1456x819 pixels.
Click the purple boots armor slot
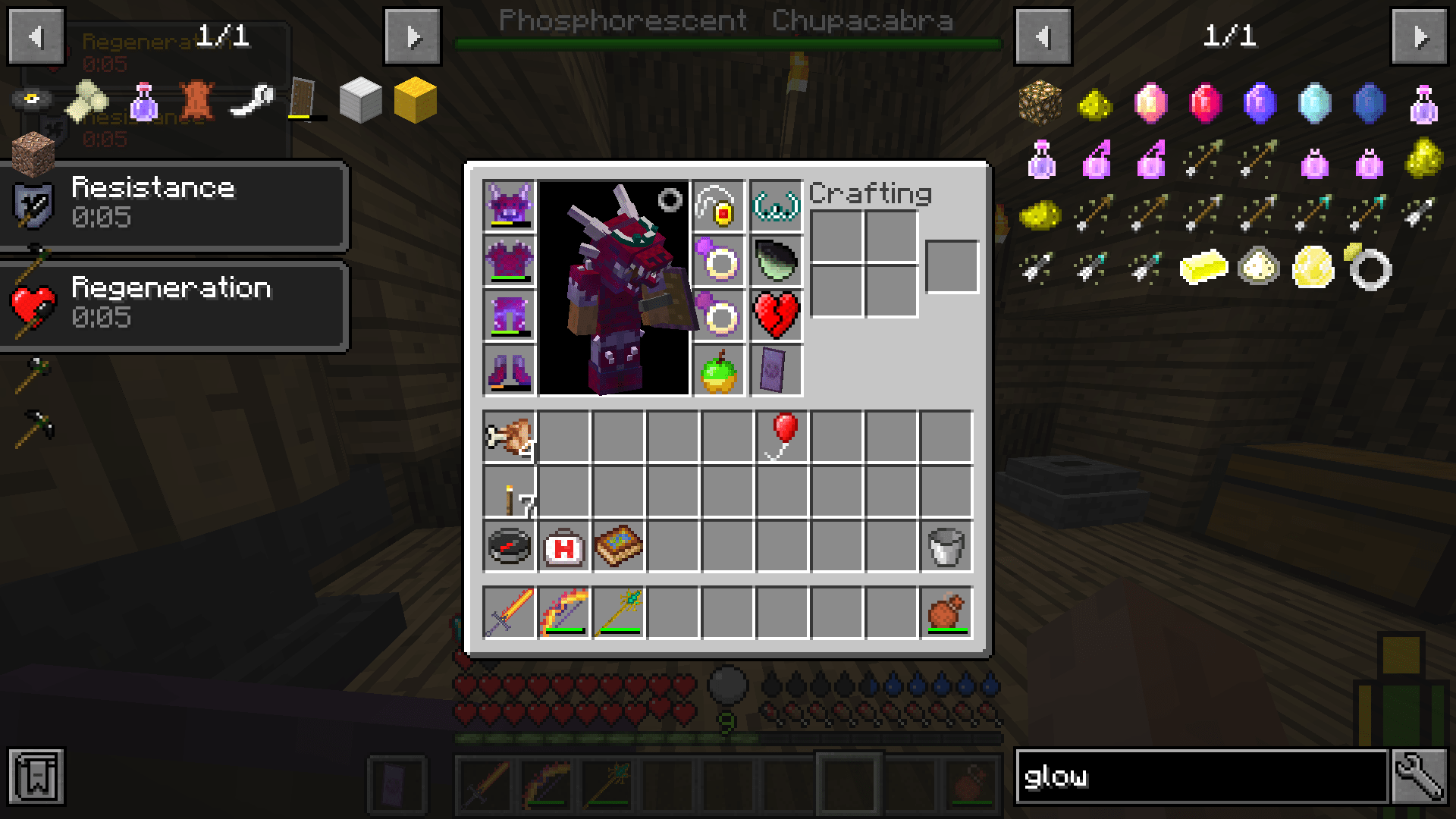[509, 372]
